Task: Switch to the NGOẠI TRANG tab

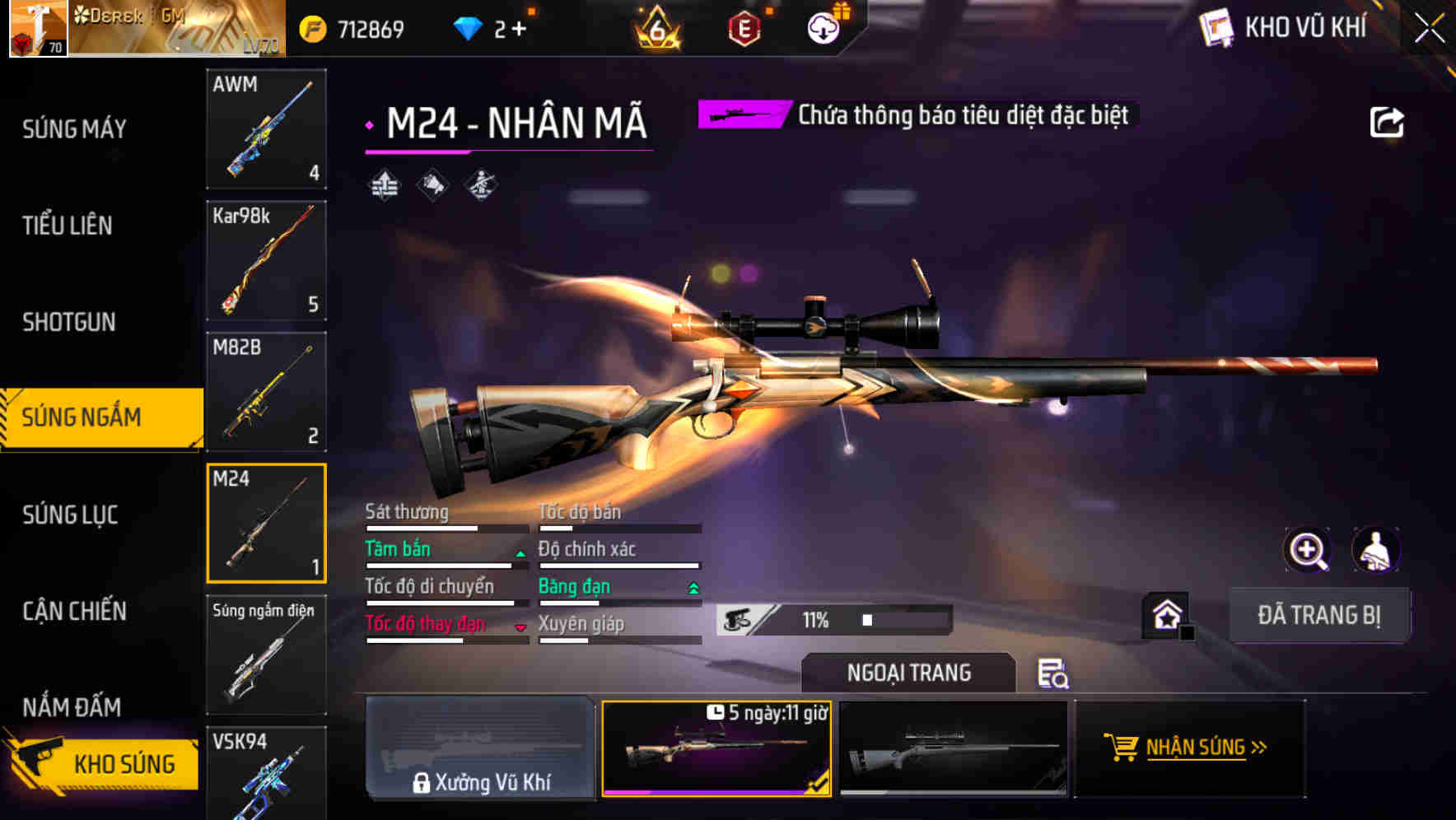Action: pos(908,673)
